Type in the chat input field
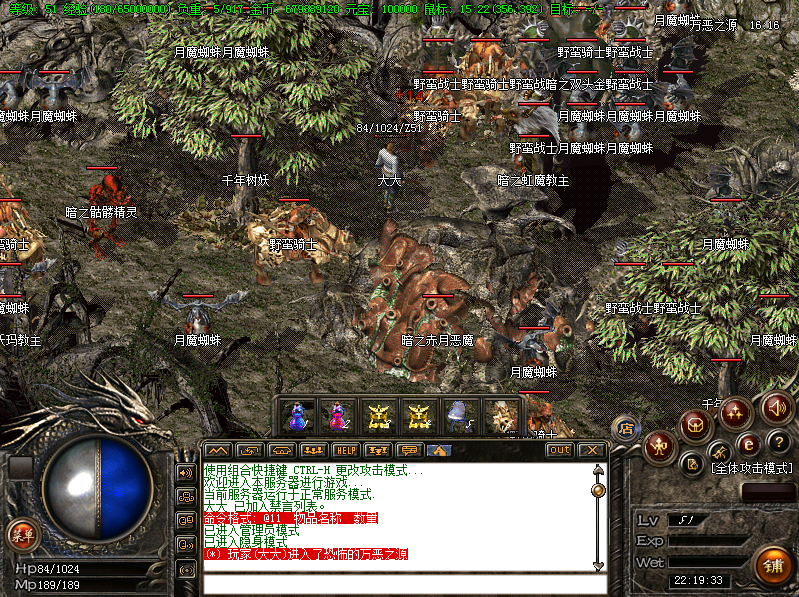 click(400, 584)
